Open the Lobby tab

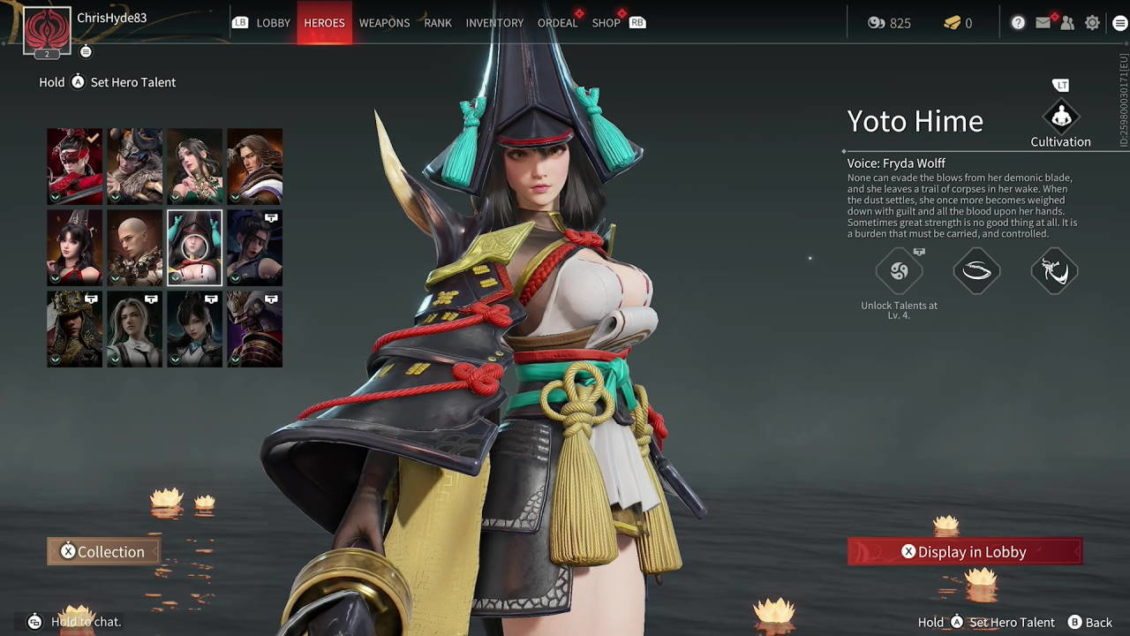(x=273, y=23)
